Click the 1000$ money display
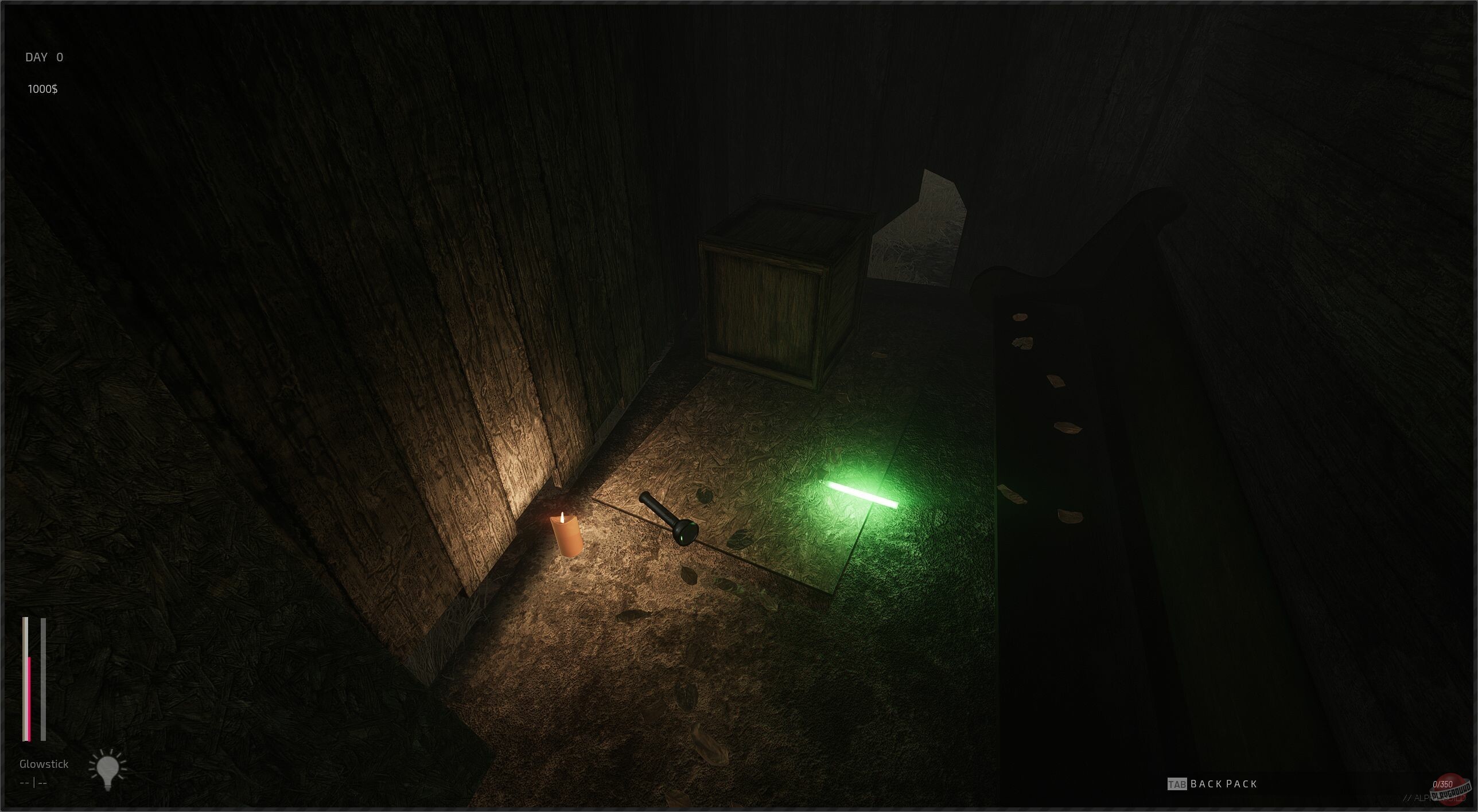 click(x=44, y=89)
